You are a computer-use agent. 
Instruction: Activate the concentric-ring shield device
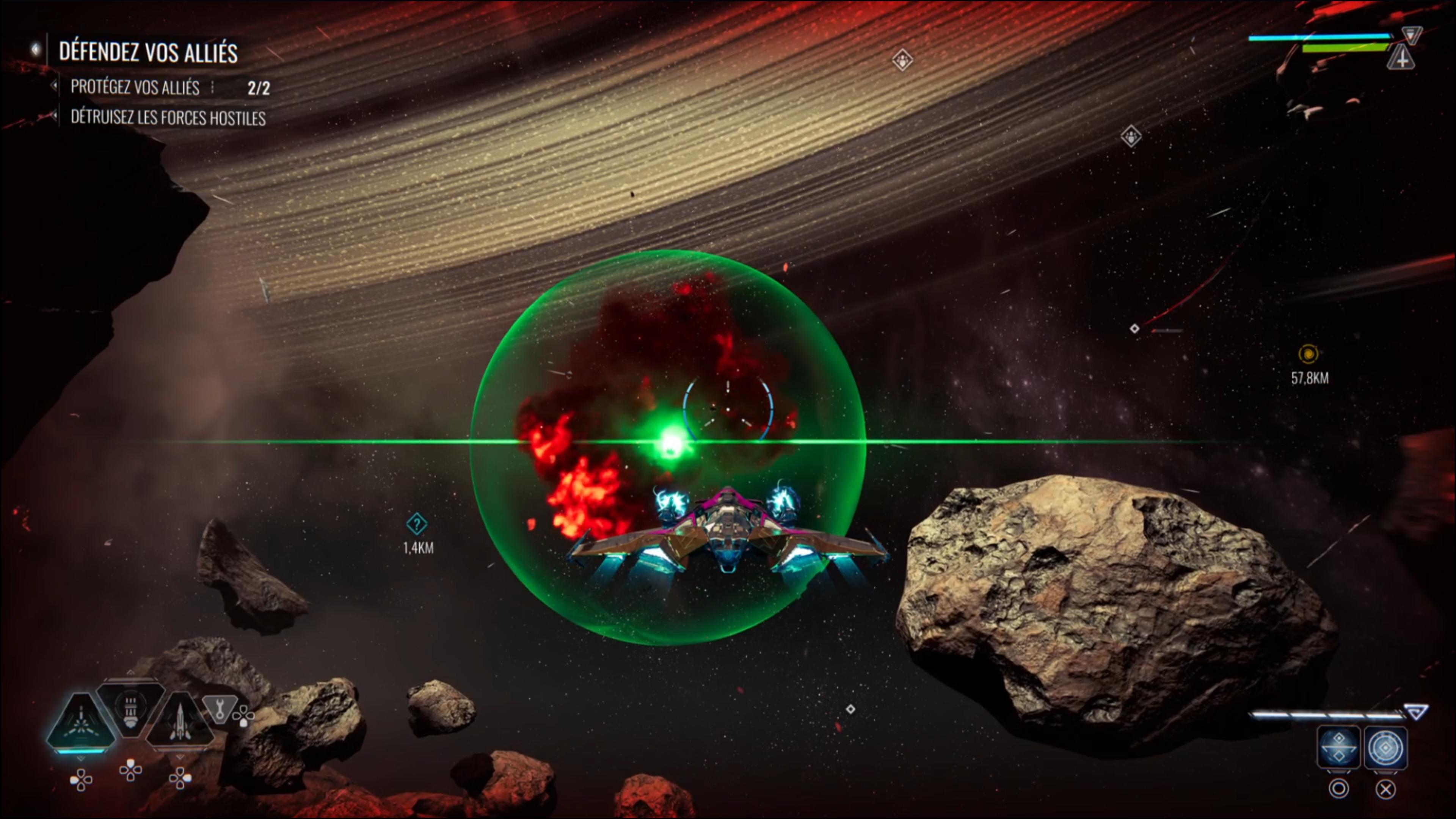click(1385, 747)
